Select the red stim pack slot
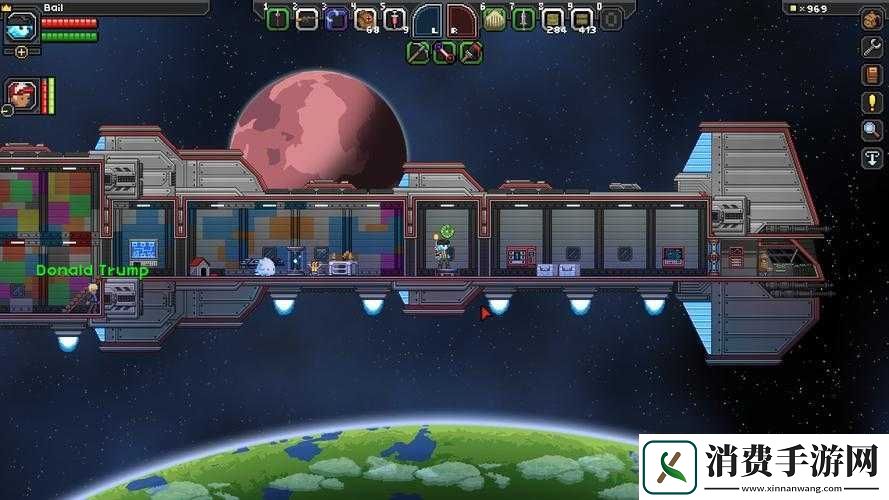889x500 pixels. coord(395,19)
